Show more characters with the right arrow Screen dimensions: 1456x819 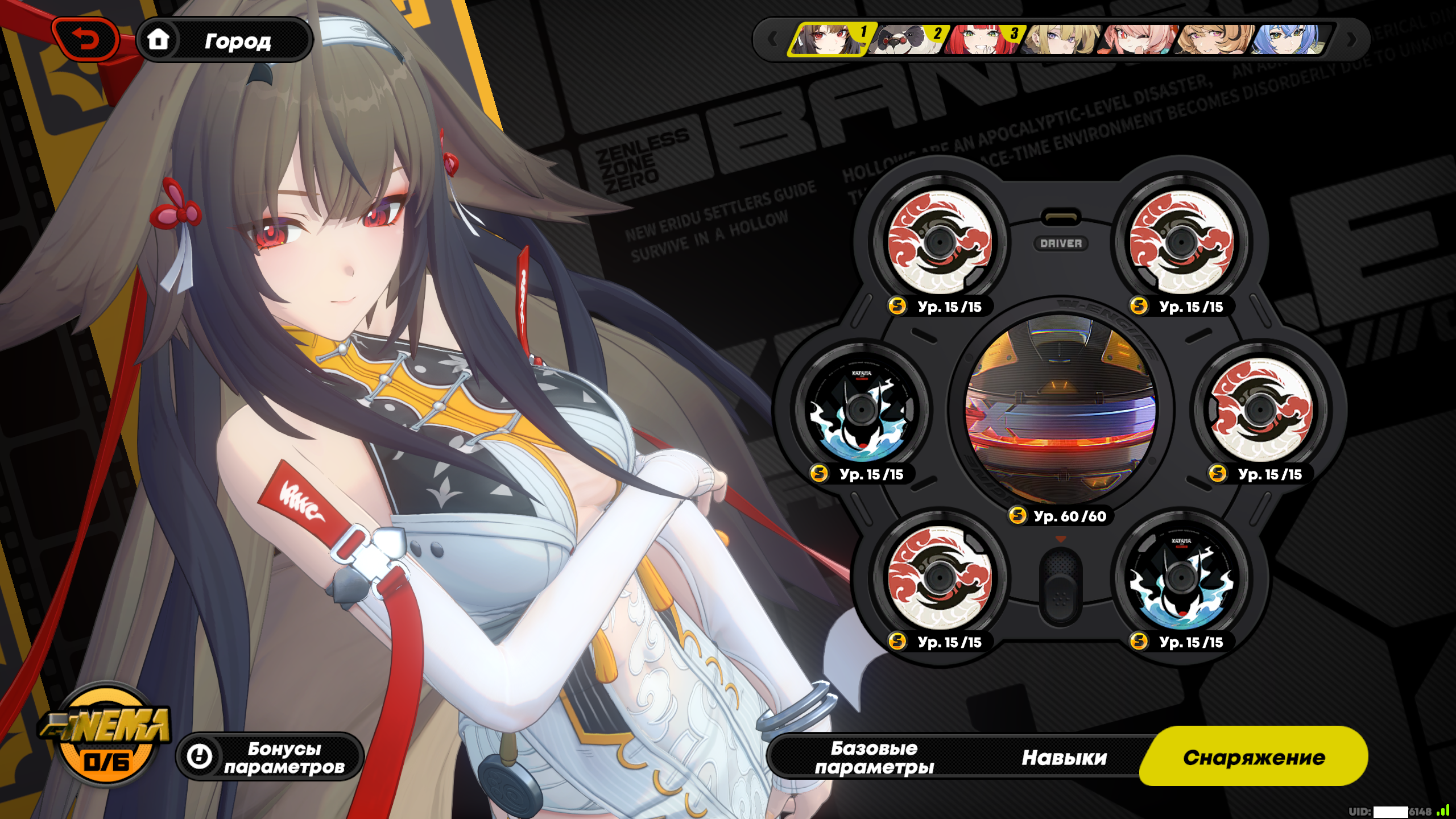coord(1352,39)
